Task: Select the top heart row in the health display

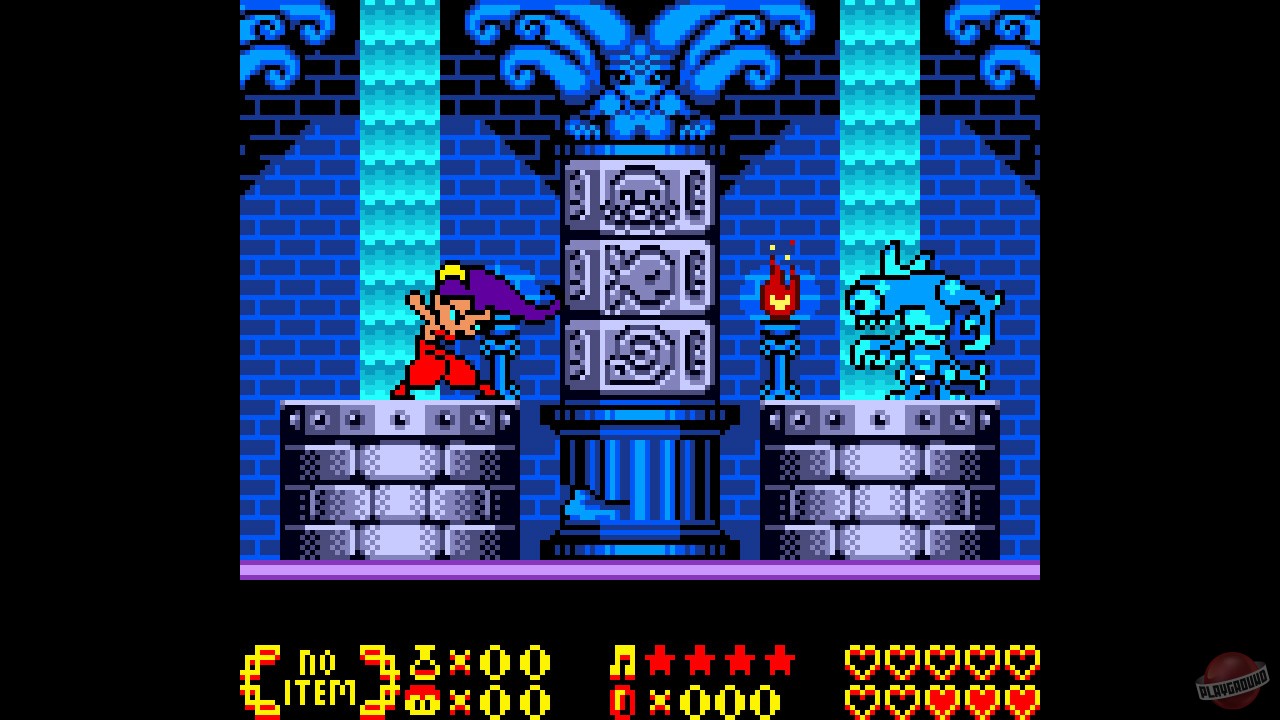Action: click(x=940, y=662)
